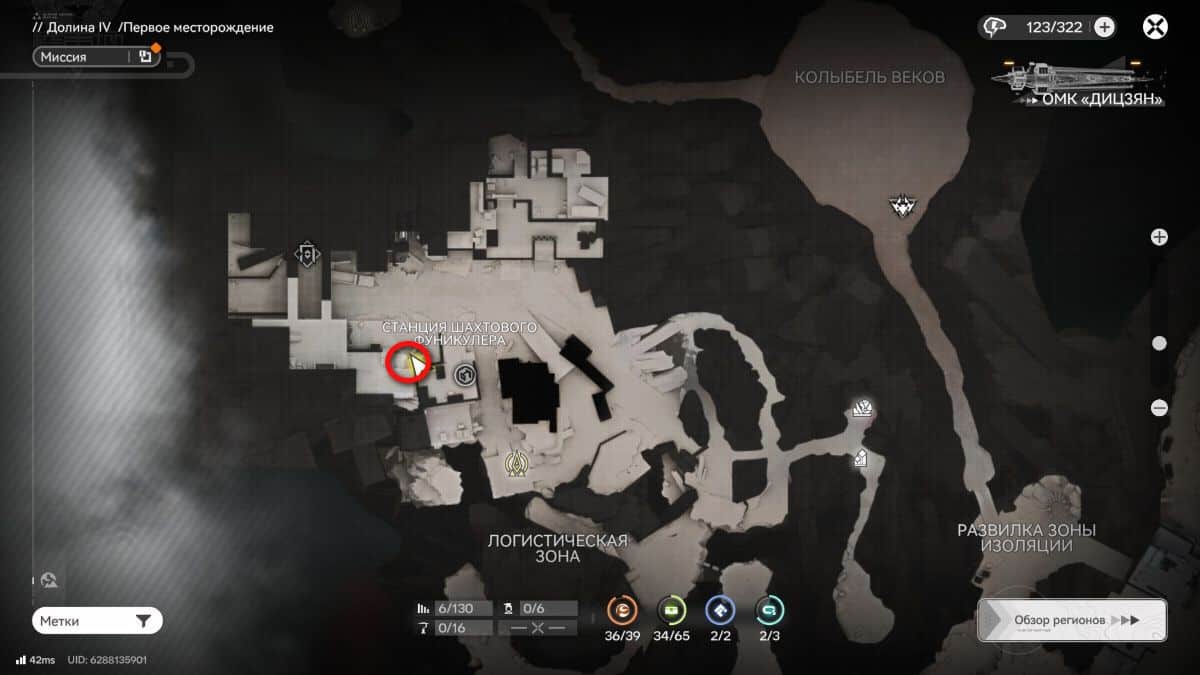Open Обзор регионов region overview
Viewport: 1200px width, 675px height.
(x=1072, y=620)
